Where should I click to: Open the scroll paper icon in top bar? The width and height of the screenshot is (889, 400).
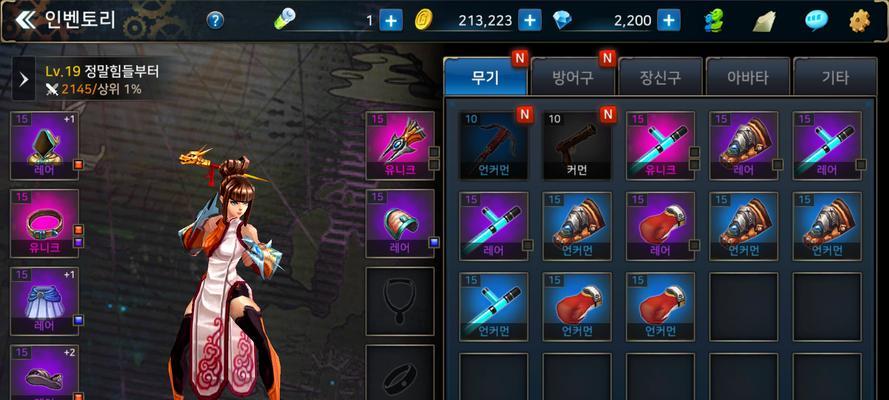765,20
